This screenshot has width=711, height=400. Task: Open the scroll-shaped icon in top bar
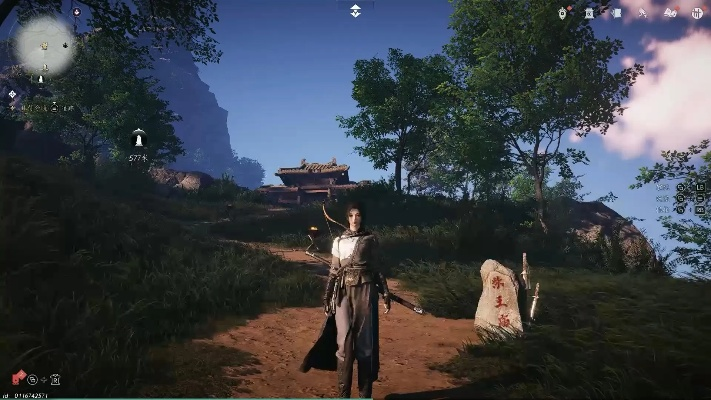[x=615, y=12]
